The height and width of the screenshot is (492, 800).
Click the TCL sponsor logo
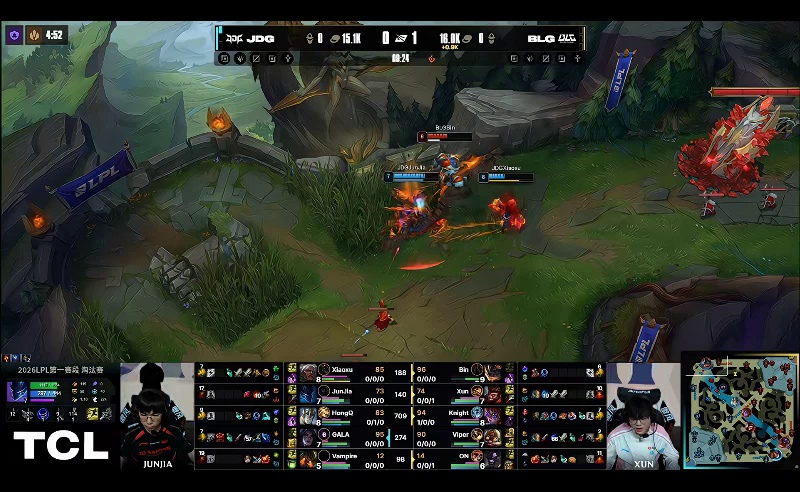pos(60,446)
